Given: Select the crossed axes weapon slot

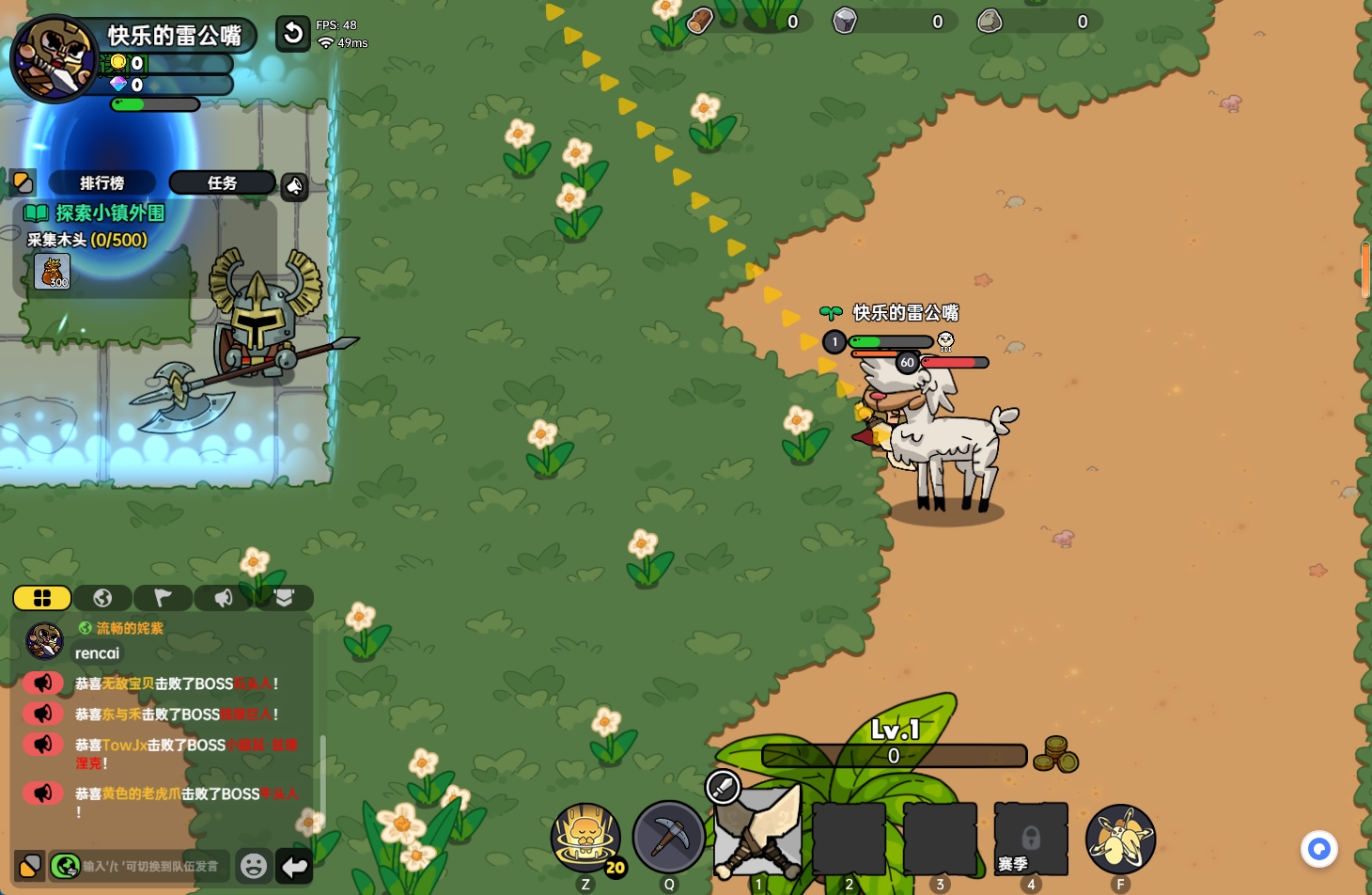Looking at the screenshot, I should pyautogui.click(x=758, y=834).
